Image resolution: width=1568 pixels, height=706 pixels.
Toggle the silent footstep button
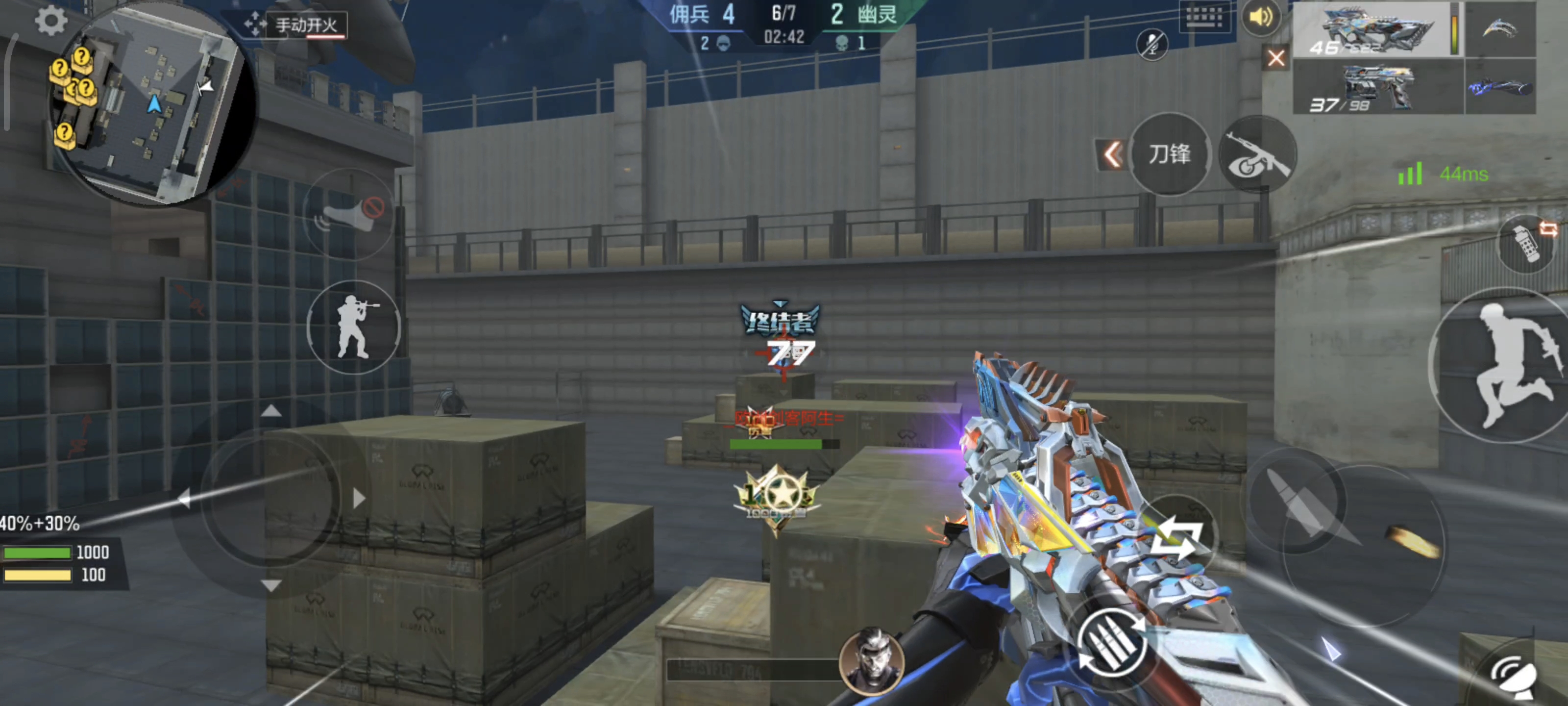tap(349, 213)
